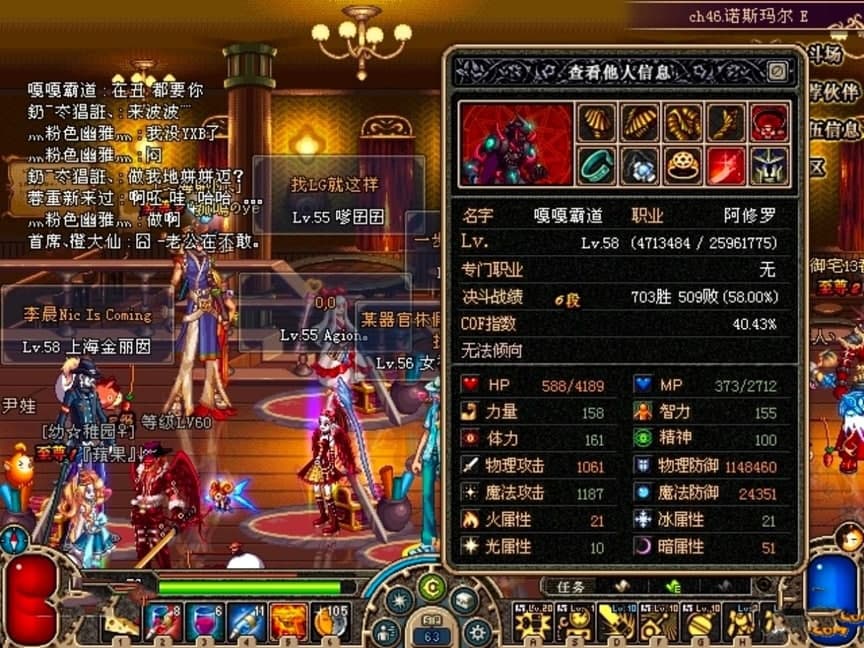The image size is (864, 648).
Task: Click the 李晨Nic Is Coming player nameplate
Action: (x=88, y=314)
